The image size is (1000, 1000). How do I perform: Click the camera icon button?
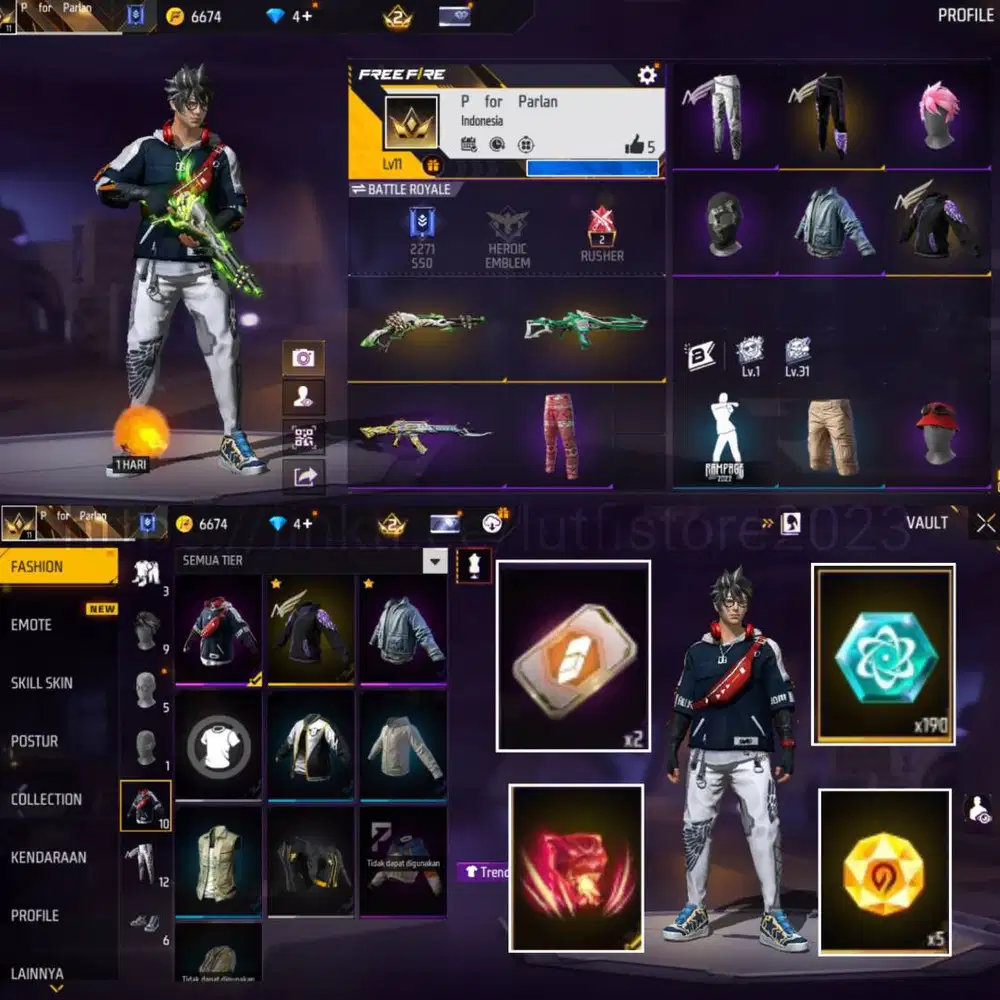(303, 358)
